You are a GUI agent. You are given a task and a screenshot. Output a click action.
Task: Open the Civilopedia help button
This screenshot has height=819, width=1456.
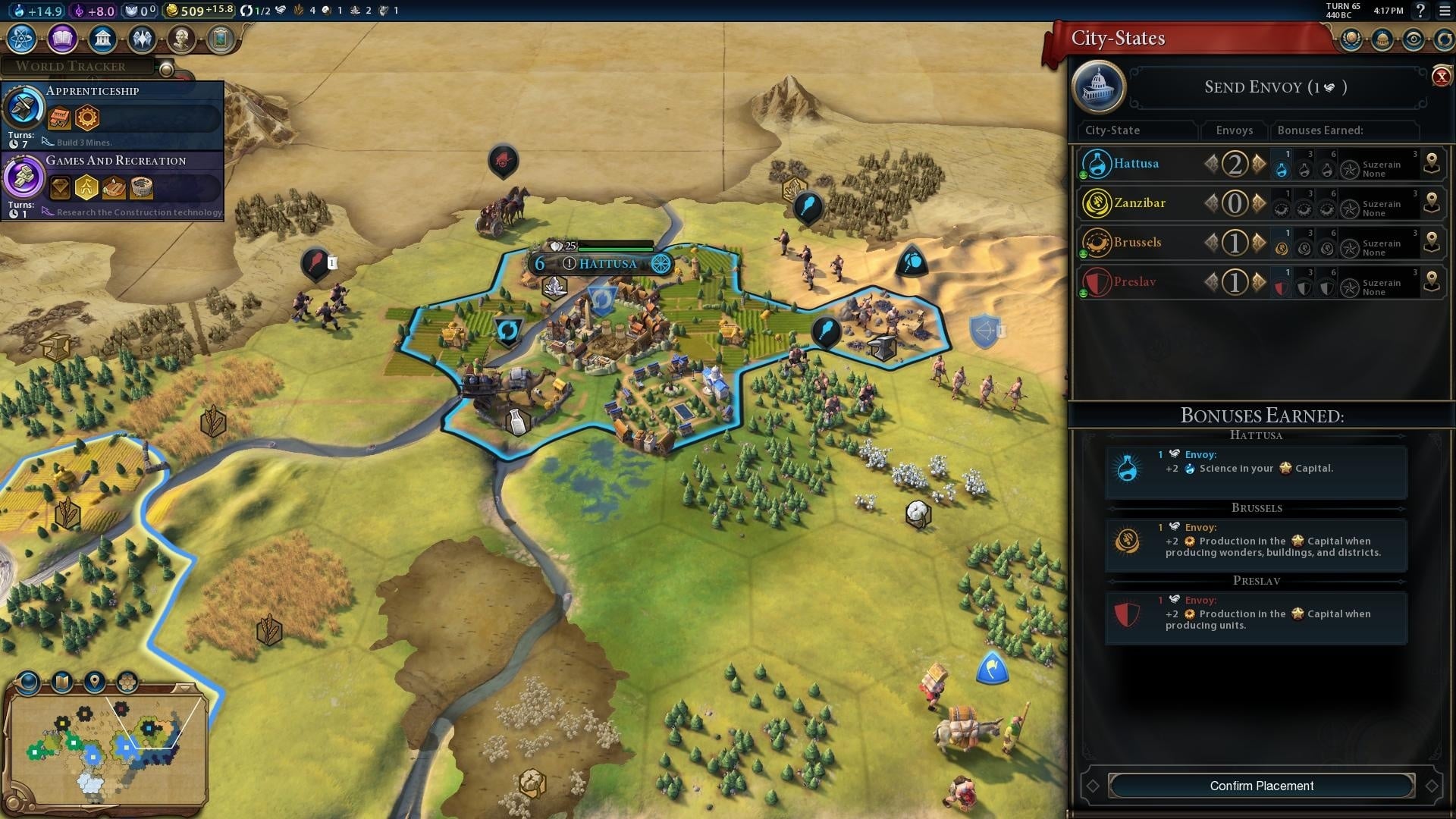[x=1420, y=11]
